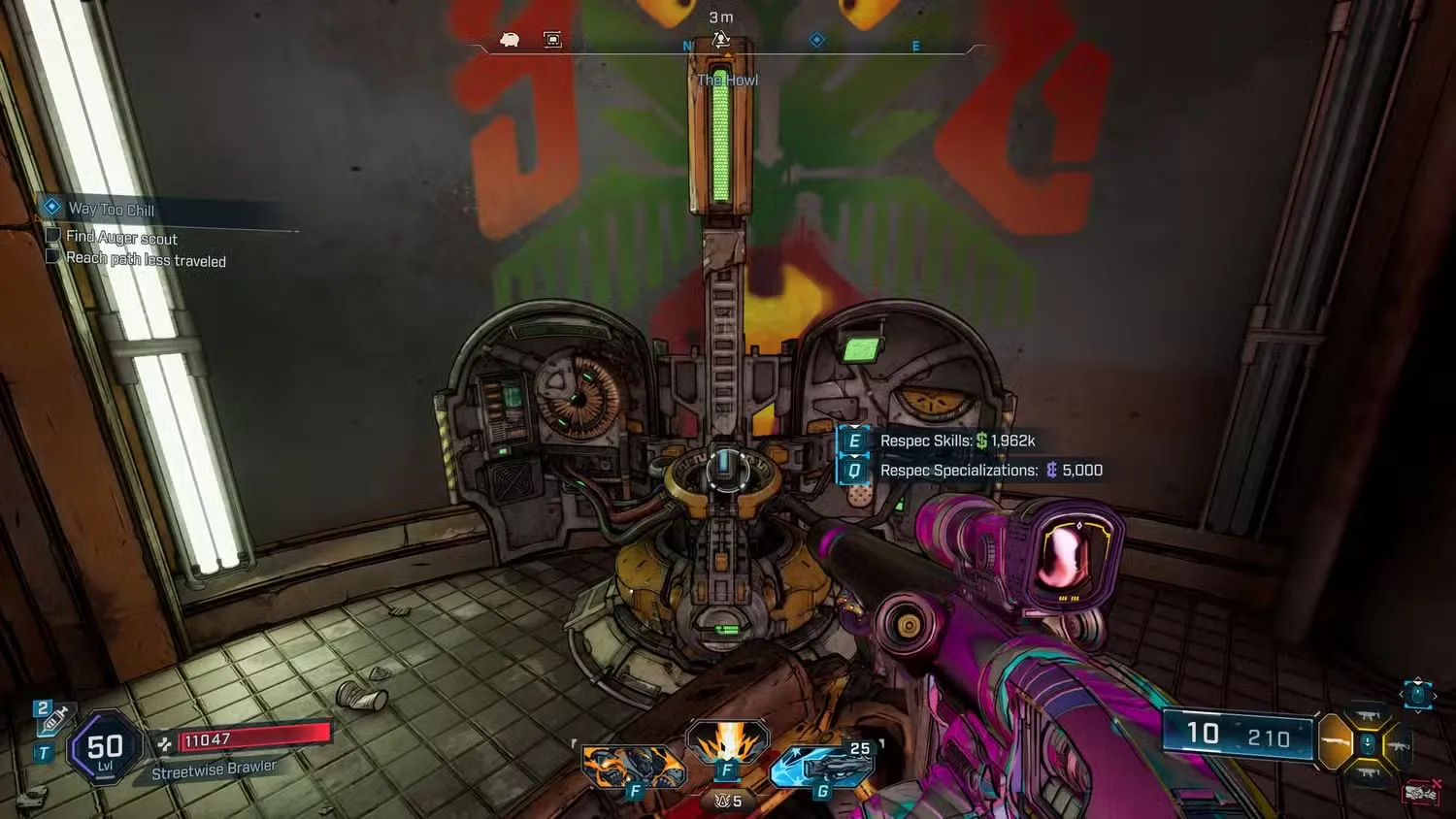Select the respec station compass marker

click(x=720, y=40)
